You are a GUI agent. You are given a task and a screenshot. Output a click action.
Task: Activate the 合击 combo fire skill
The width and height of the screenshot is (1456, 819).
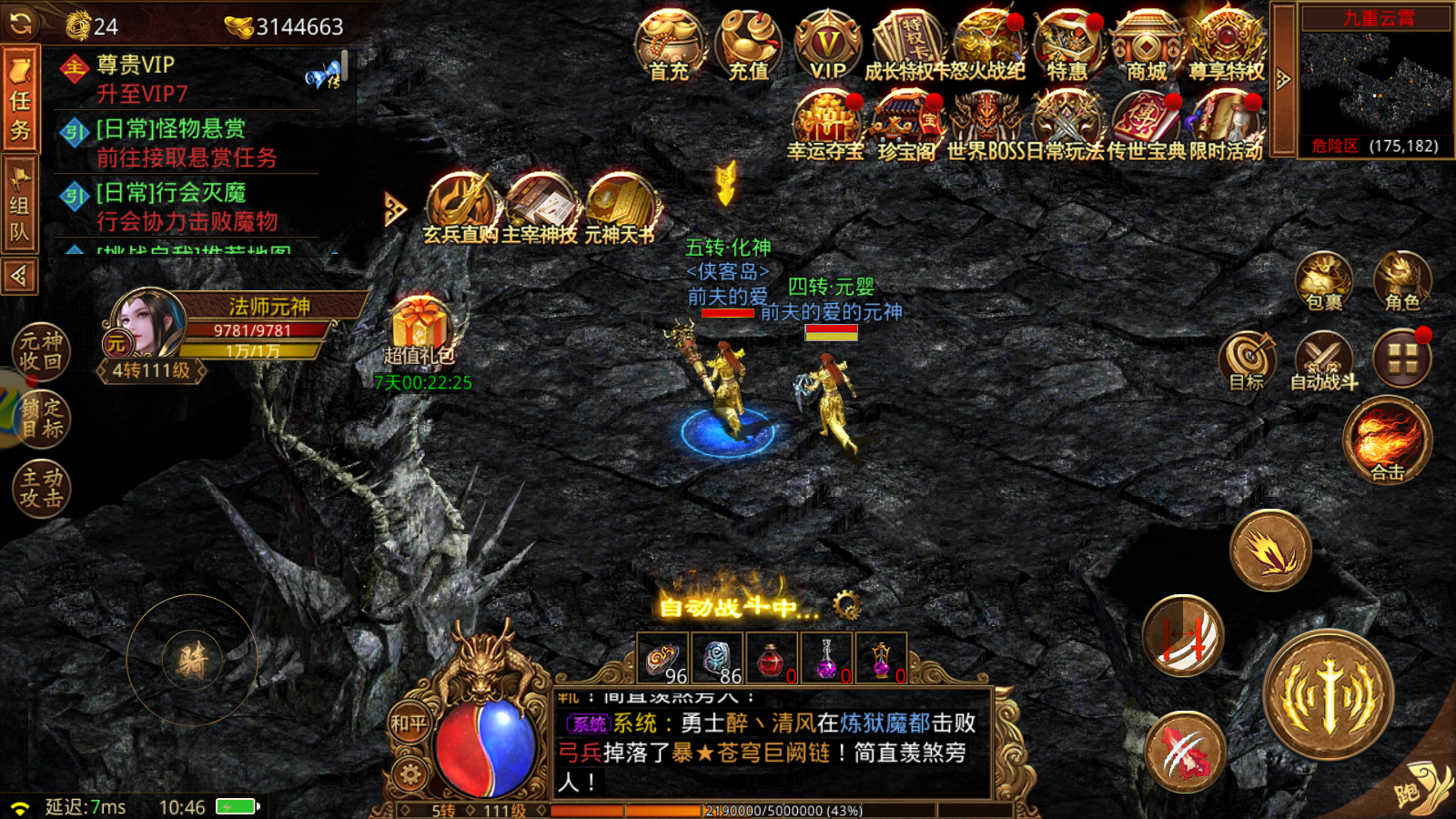pyautogui.click(x=1388, y=440)
